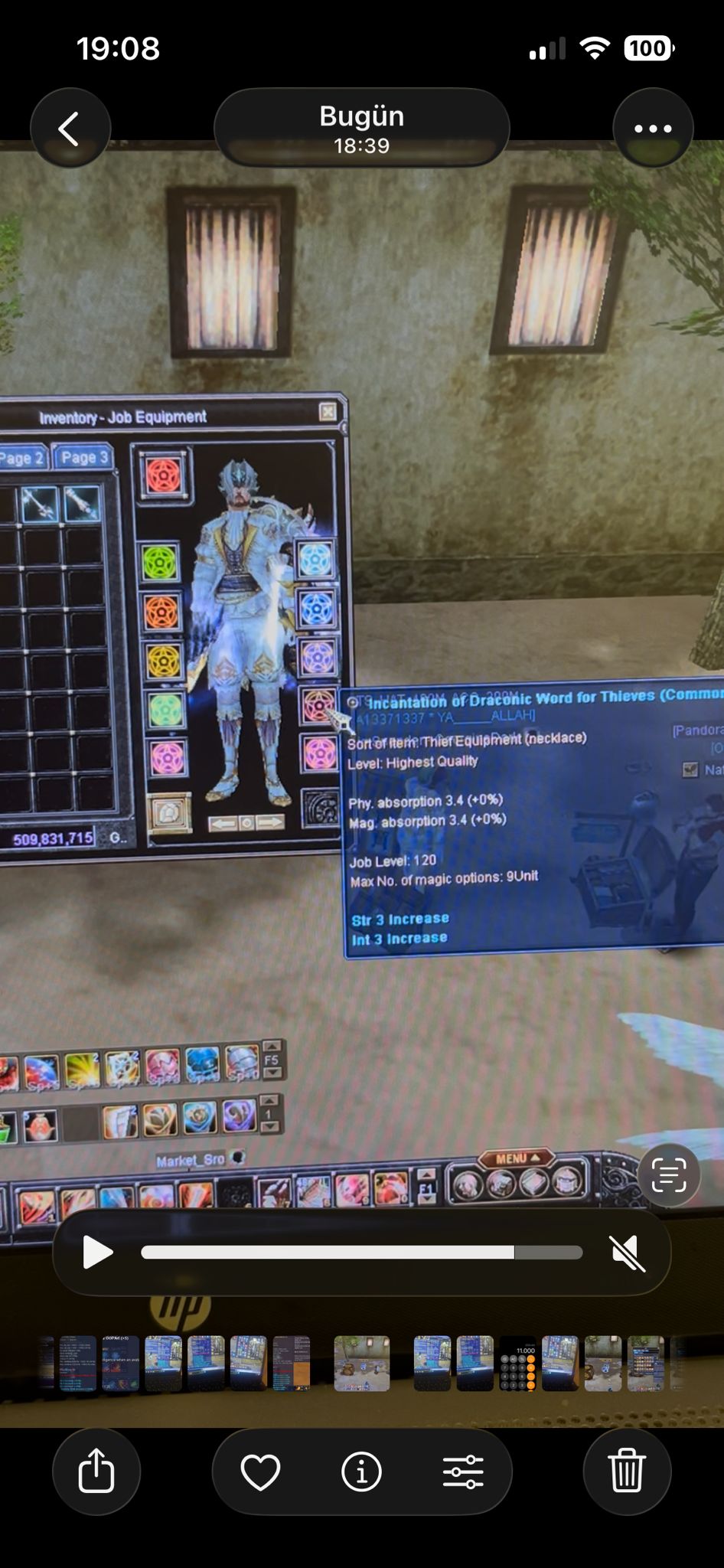The height and width of the screenshot is (1568, 724).
Task: Switch to the Page 3 inventory tab
Action: [83, 458]
